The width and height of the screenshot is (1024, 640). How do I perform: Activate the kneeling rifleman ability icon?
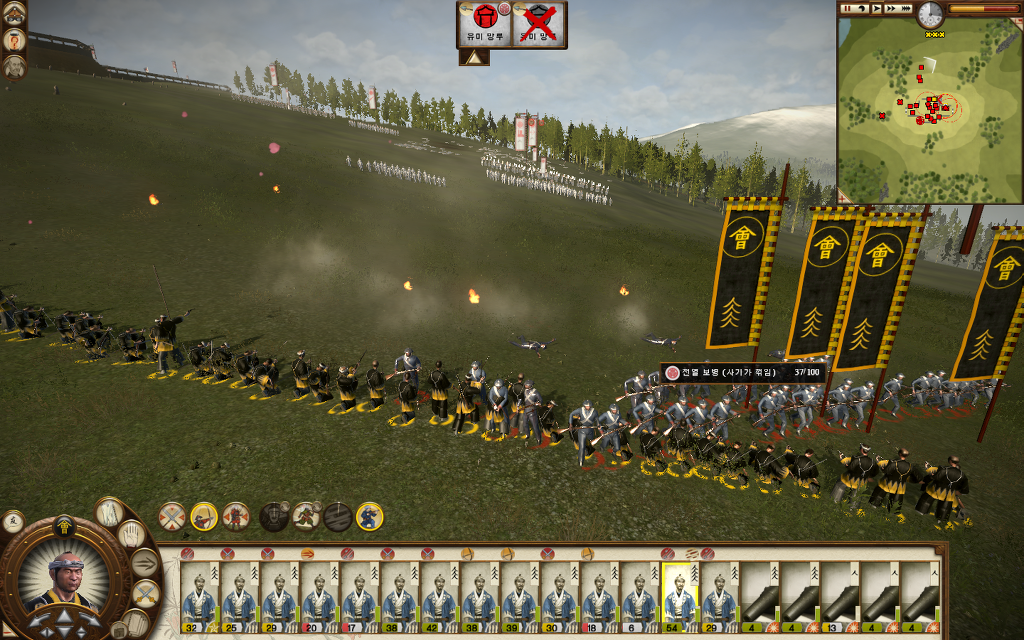tap(369, 516)
